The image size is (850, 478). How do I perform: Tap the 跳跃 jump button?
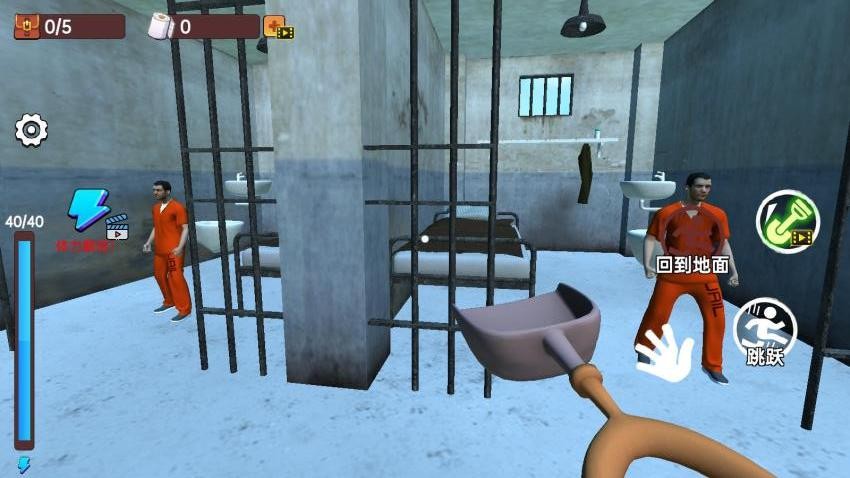pos(765,332)
